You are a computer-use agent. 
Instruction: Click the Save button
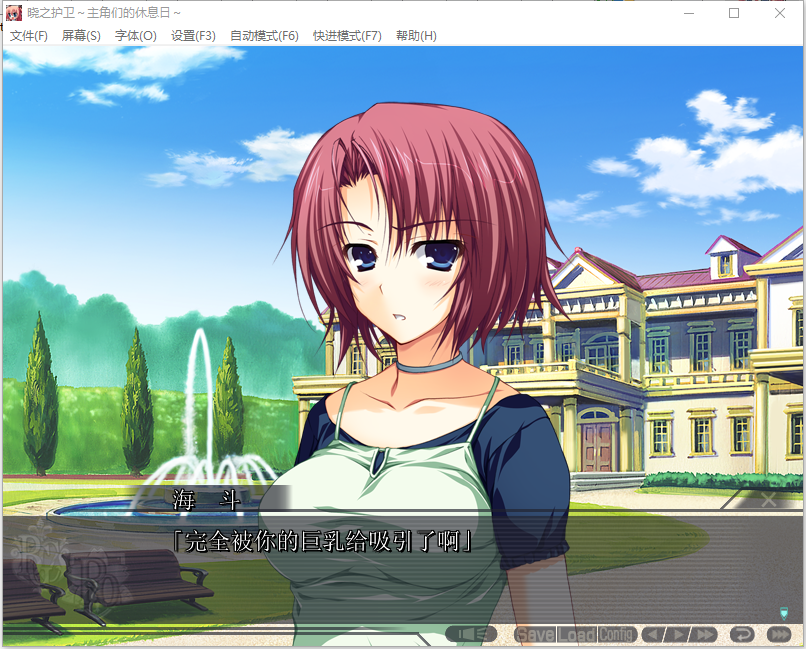coord(534,635)
